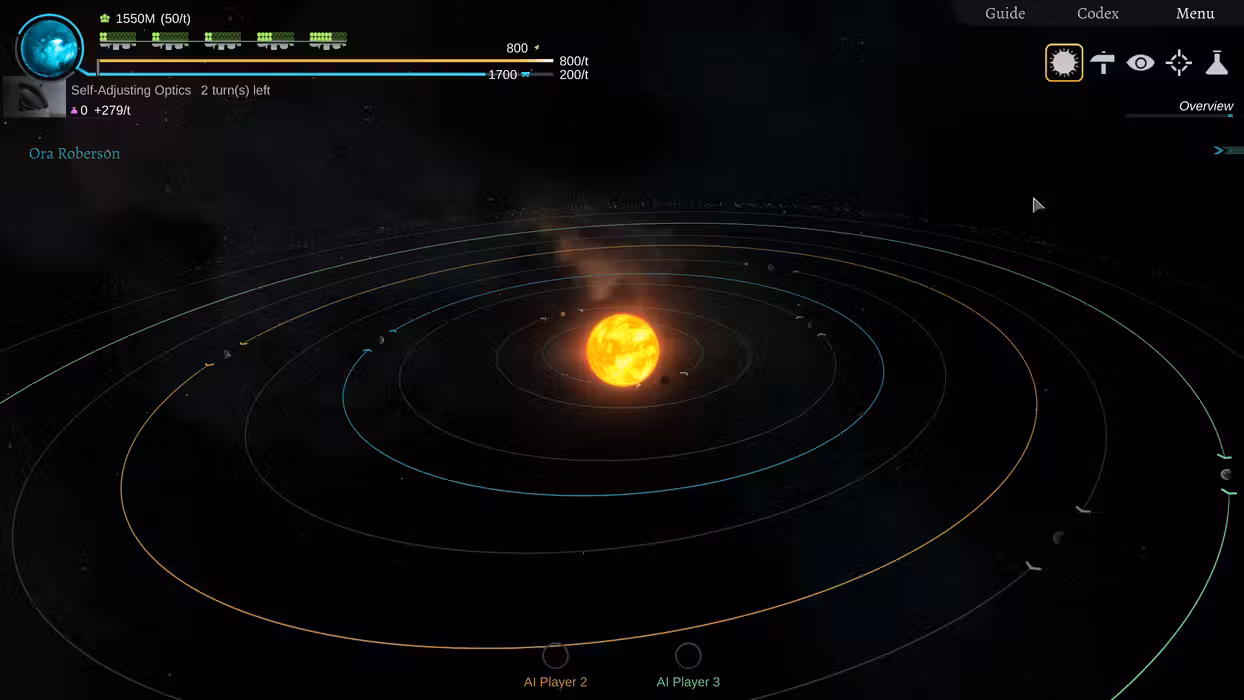Select the AI Player 2 marker
The height and width of the screenshot is (700, 1244).
point(555,656)
